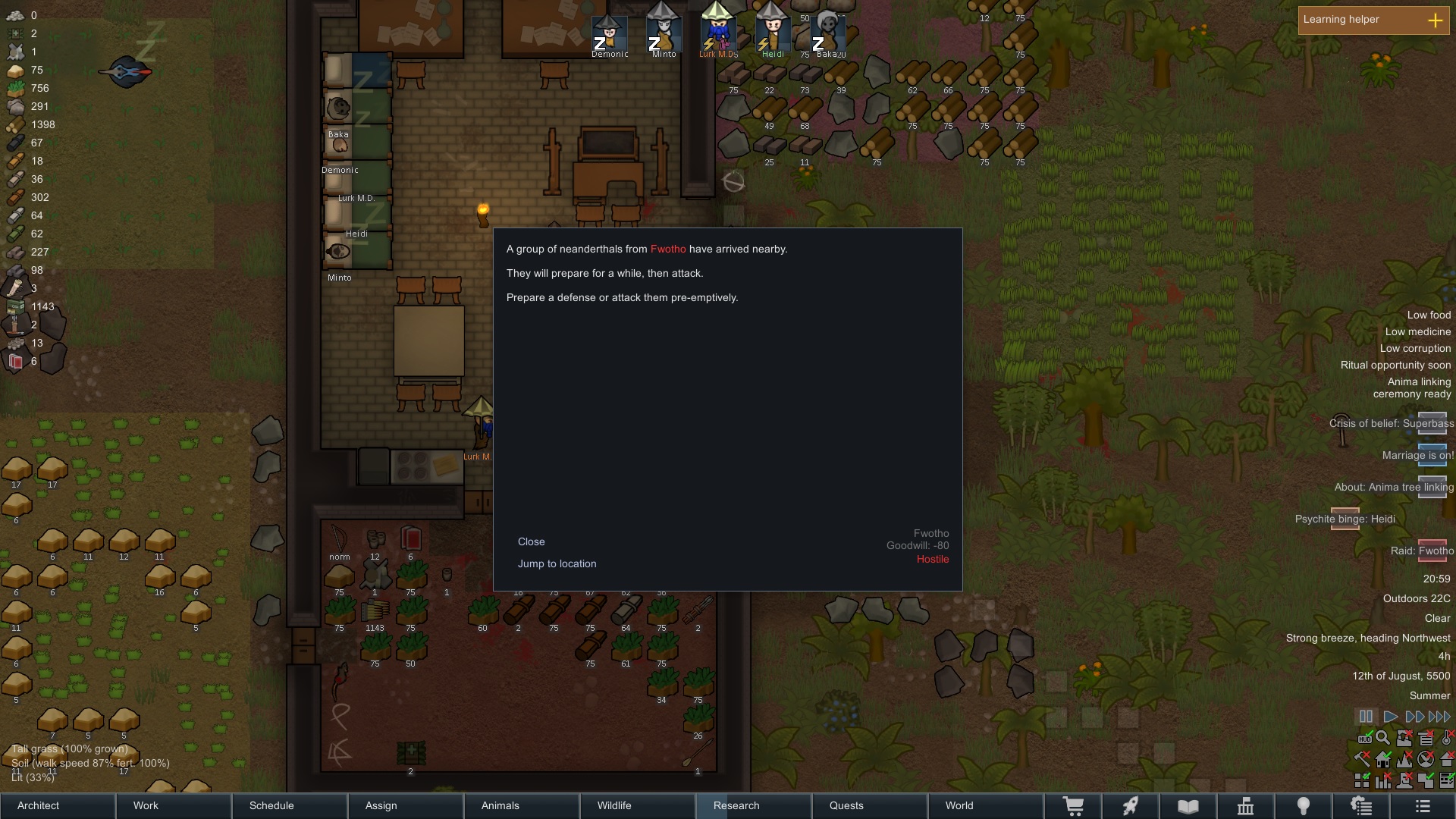Click the Low food alert

[x=1429, y=315]
